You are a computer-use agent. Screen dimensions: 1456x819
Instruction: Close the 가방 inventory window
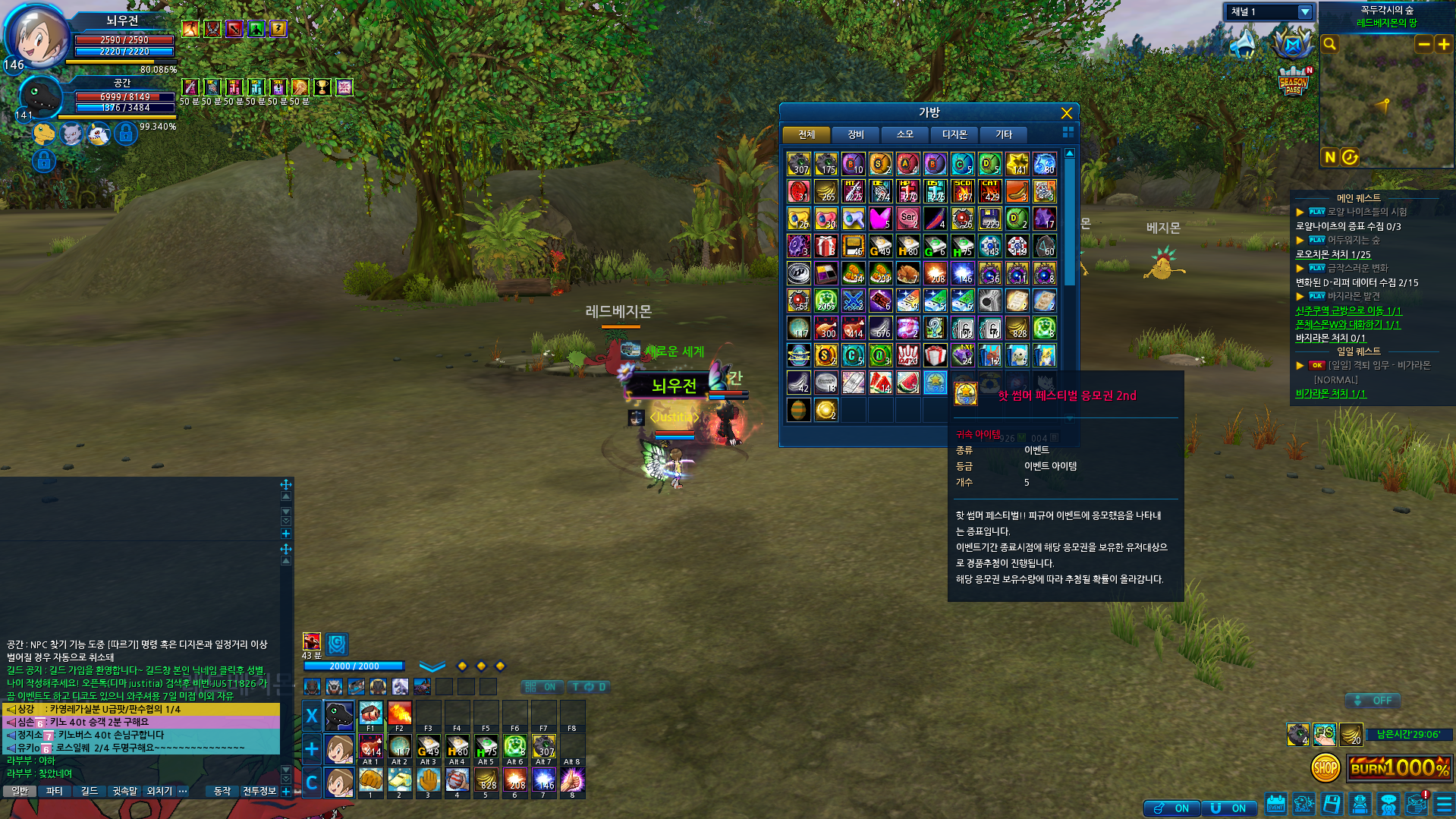coord(1066,113)
